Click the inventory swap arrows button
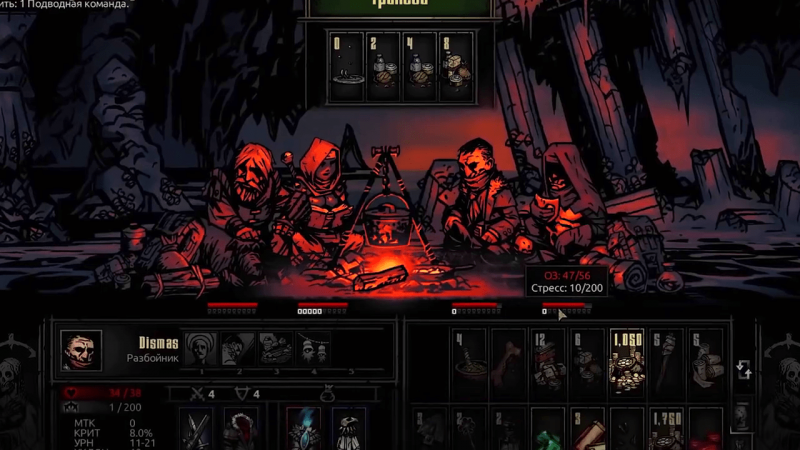 [x=744, y=370]
